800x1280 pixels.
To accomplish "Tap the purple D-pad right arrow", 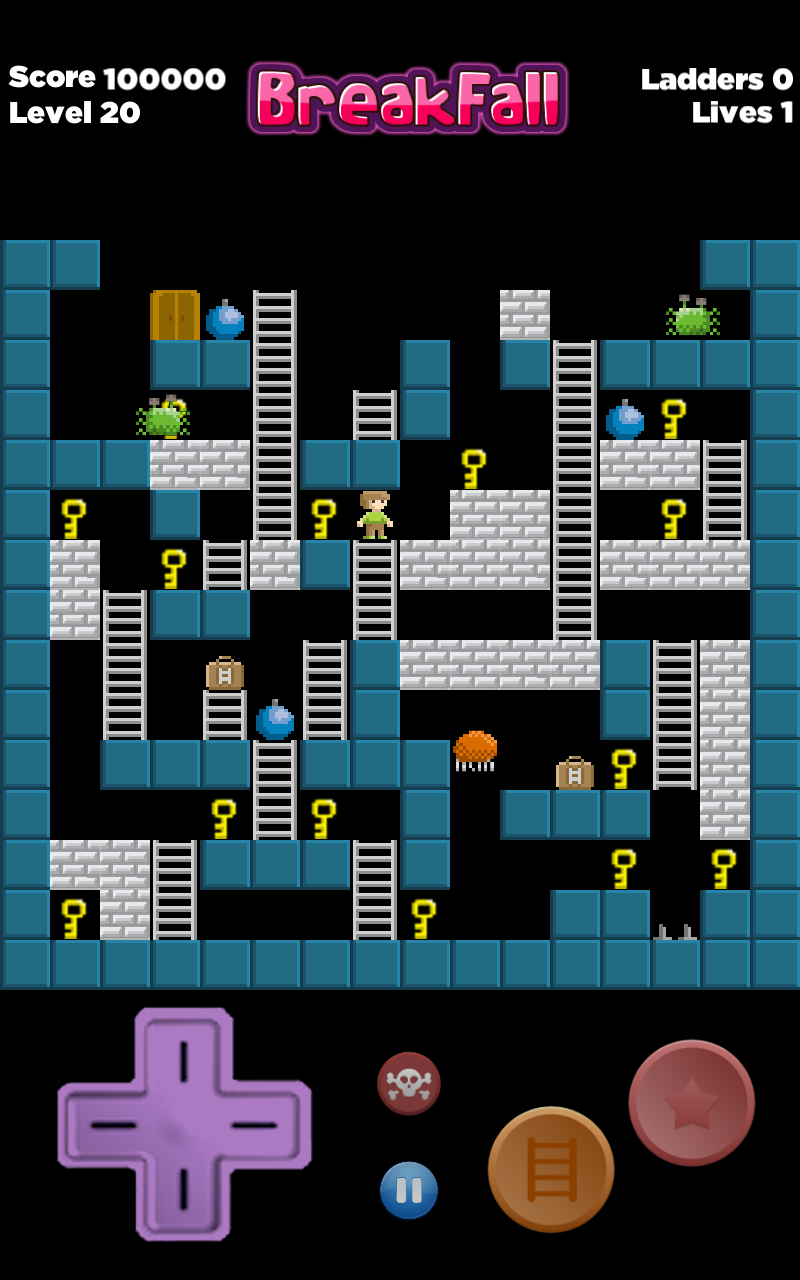I will click(260, 1125).
